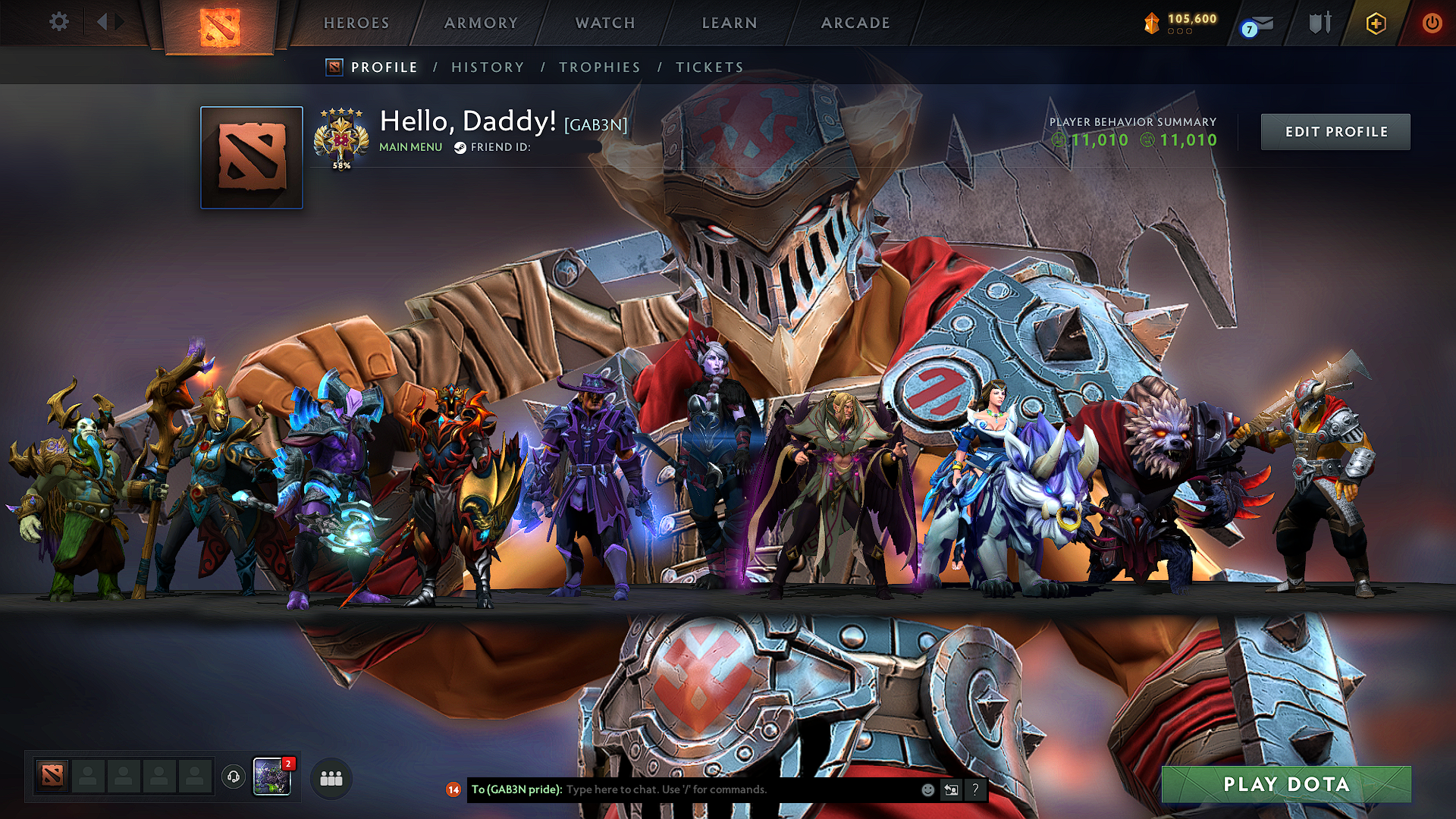1456x819 pixels.
Task: Click the EDIT PROFILE button
Action: click(x=1335, y=131)
